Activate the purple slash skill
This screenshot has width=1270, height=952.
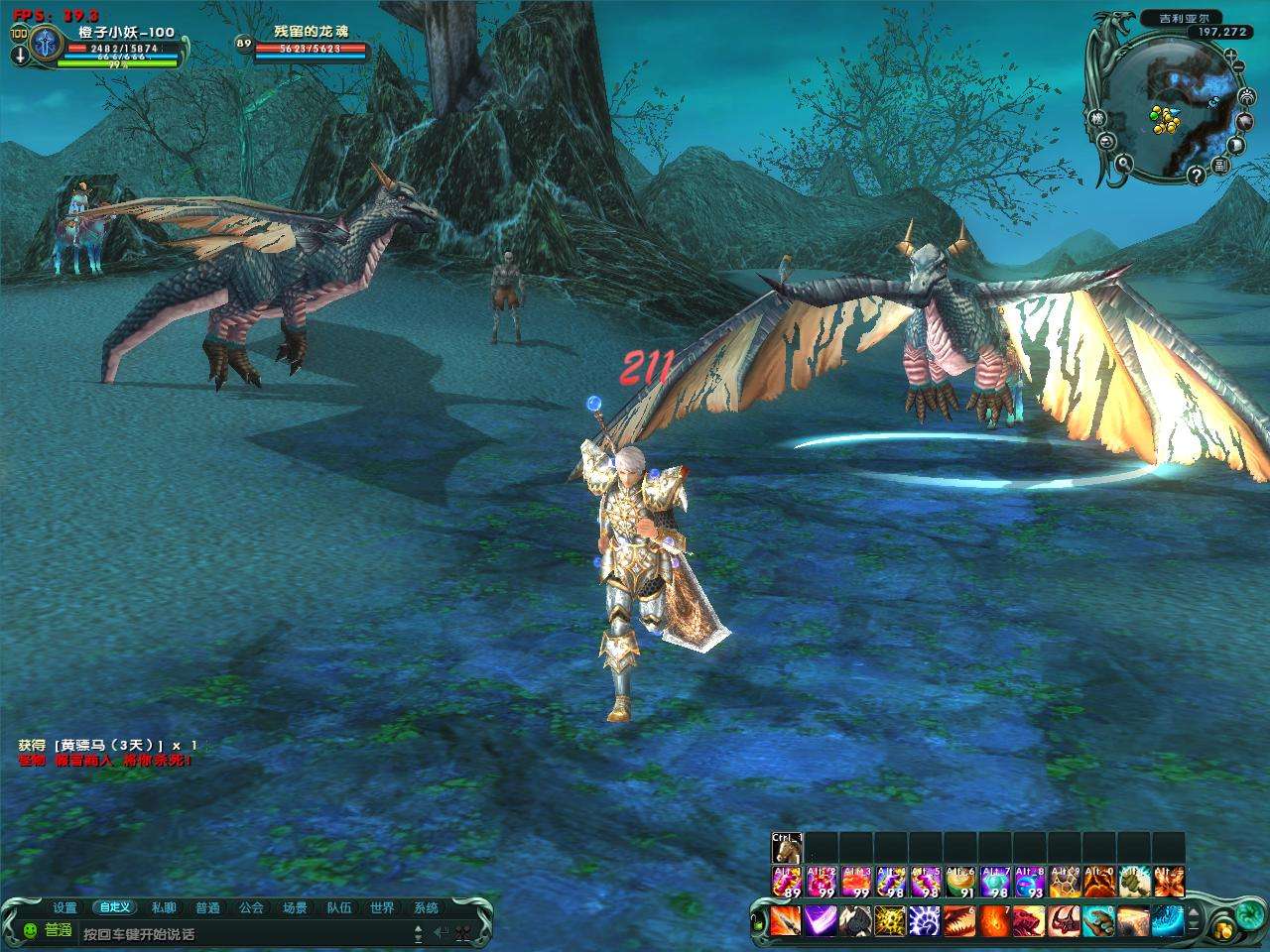821,921
